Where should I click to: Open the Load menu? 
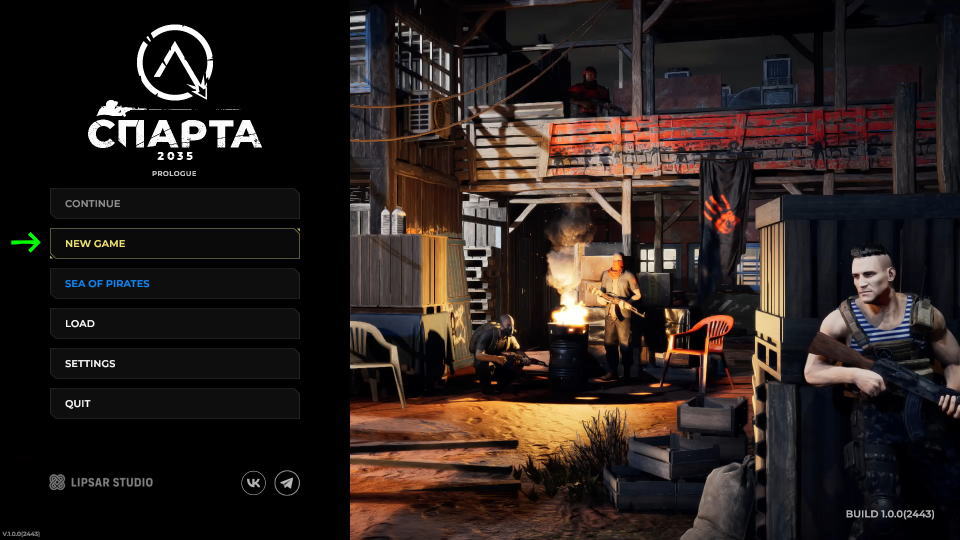[175, 324]
